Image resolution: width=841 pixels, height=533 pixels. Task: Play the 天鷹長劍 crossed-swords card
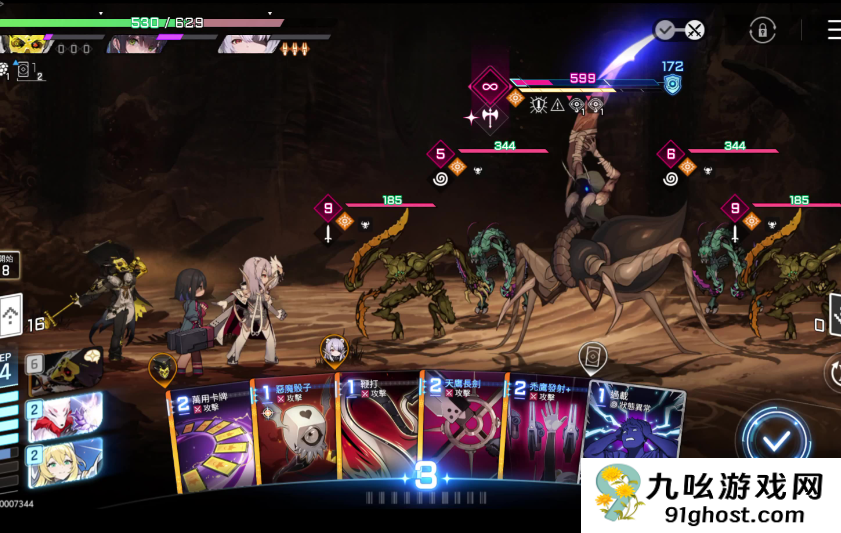tap(460, 428)
